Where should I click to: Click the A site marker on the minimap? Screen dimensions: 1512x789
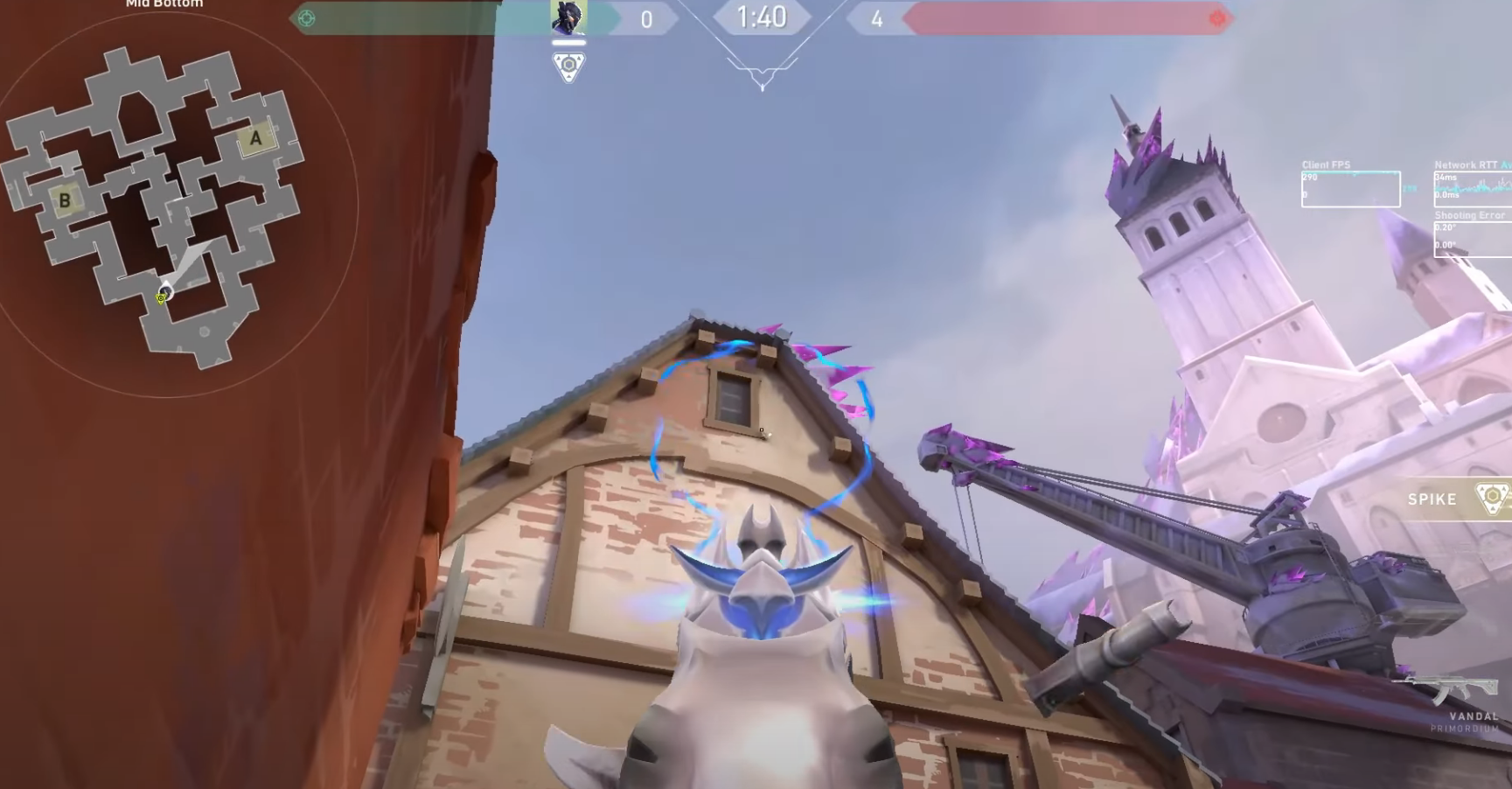[x=254, y=137]
